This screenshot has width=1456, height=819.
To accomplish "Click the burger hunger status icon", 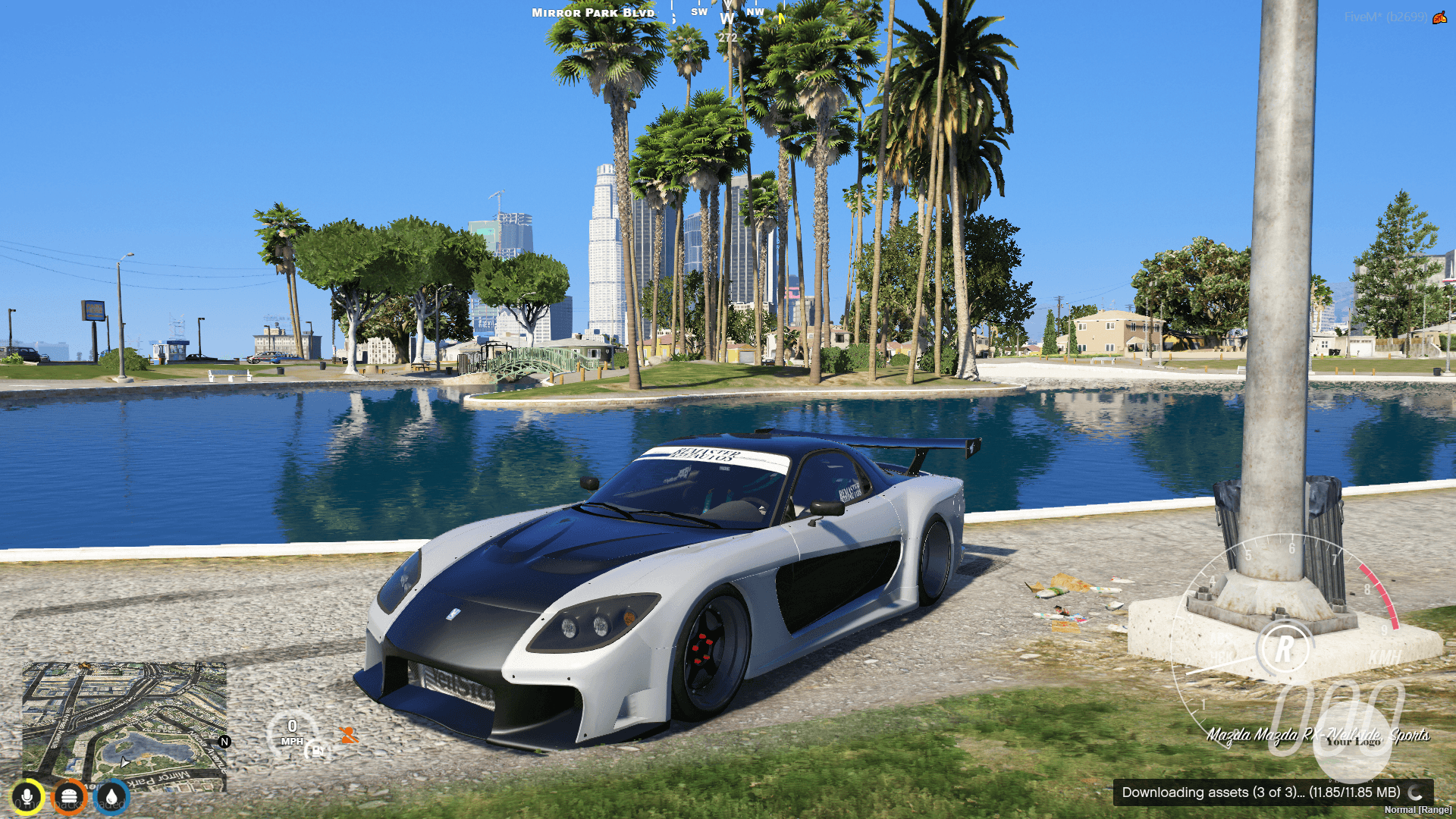I will coord(69,798).
